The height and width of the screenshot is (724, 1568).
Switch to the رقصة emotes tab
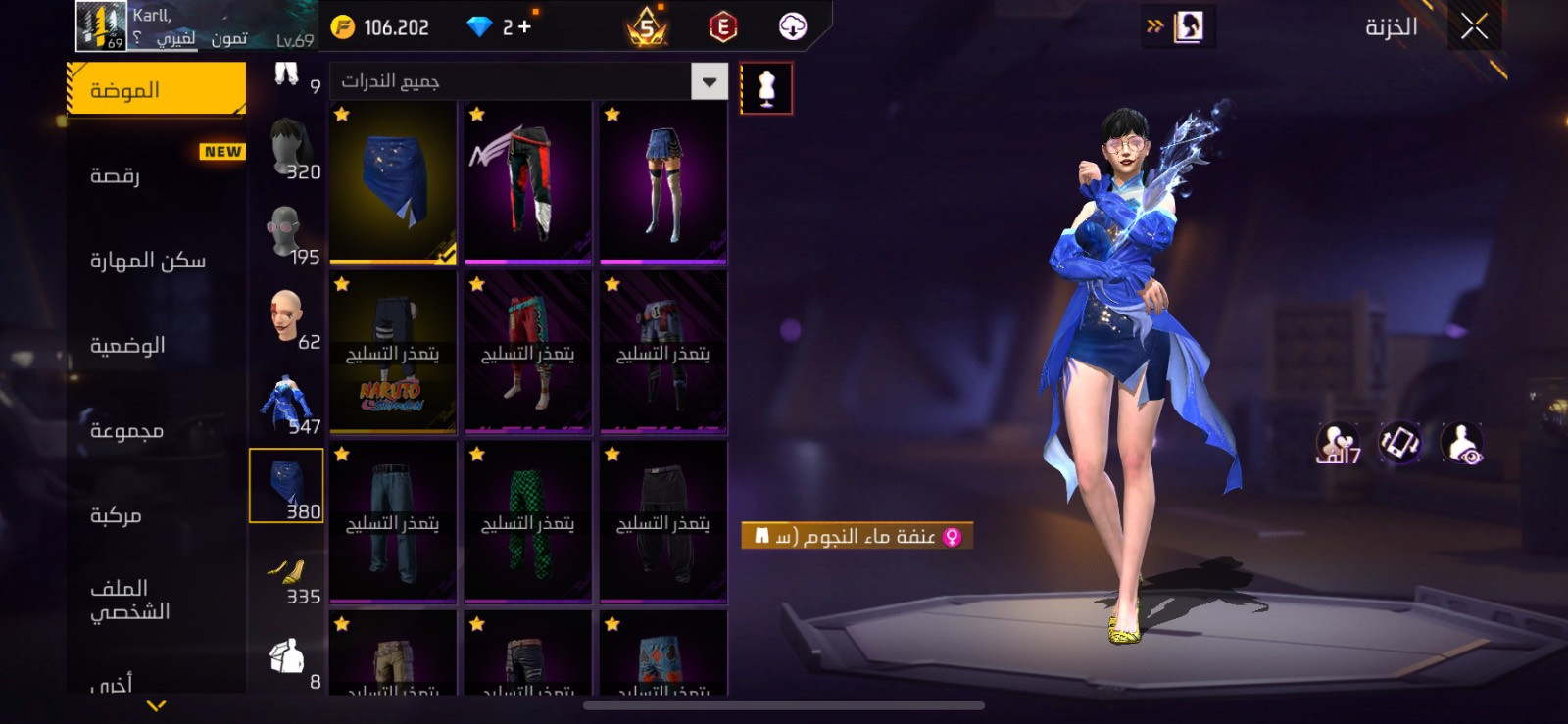(157, 175)
